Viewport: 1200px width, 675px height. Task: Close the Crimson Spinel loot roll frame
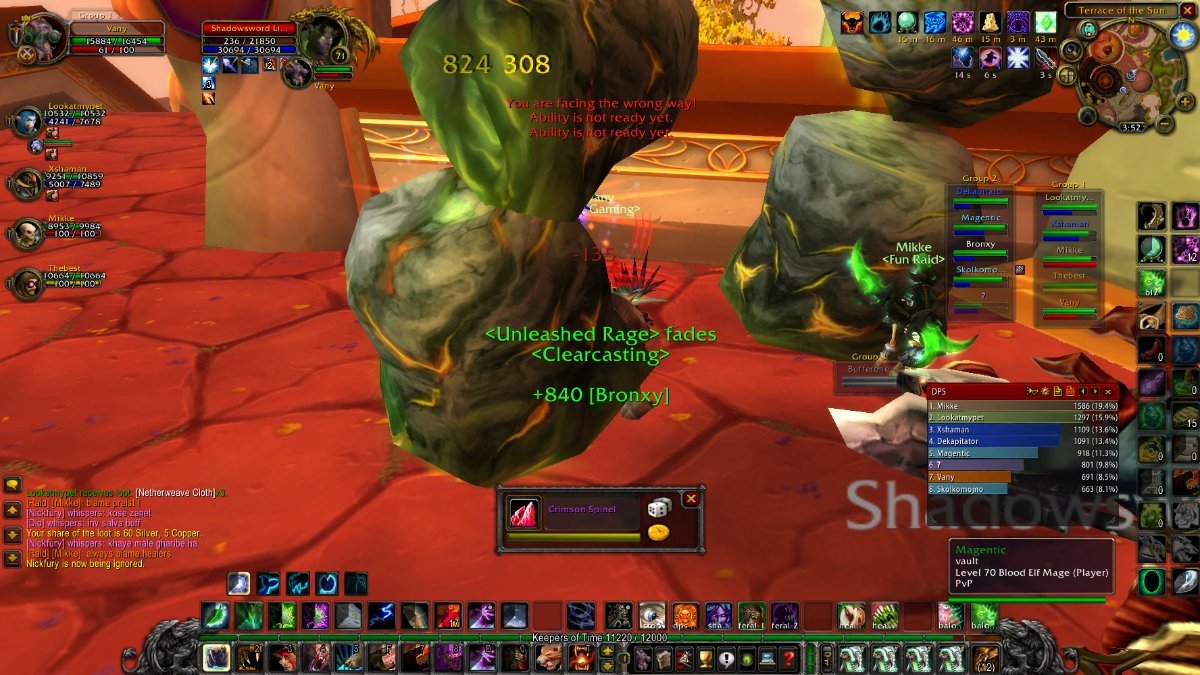[x=690, y=498]
